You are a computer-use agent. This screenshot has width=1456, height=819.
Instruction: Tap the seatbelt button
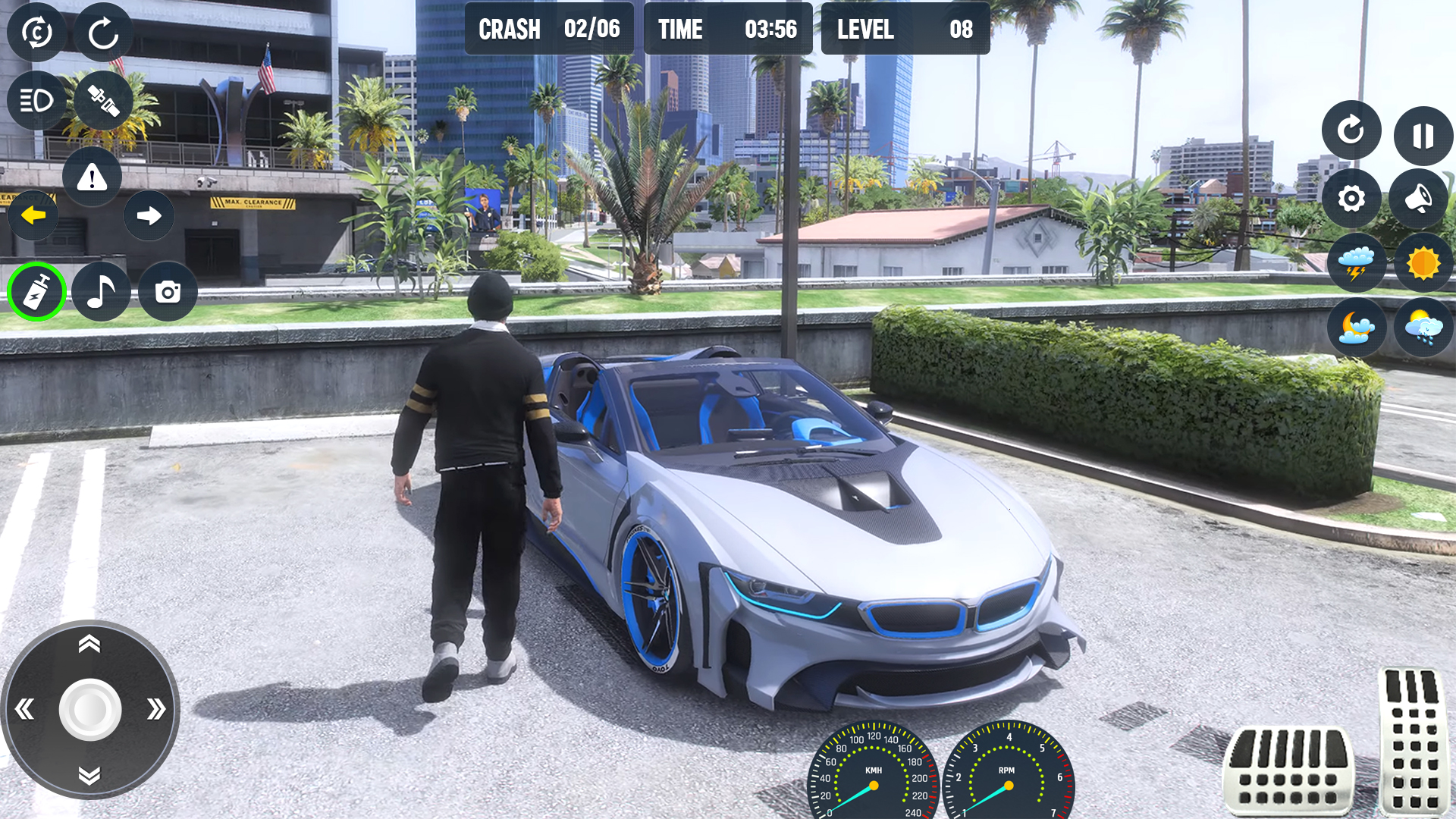point(103,100)
